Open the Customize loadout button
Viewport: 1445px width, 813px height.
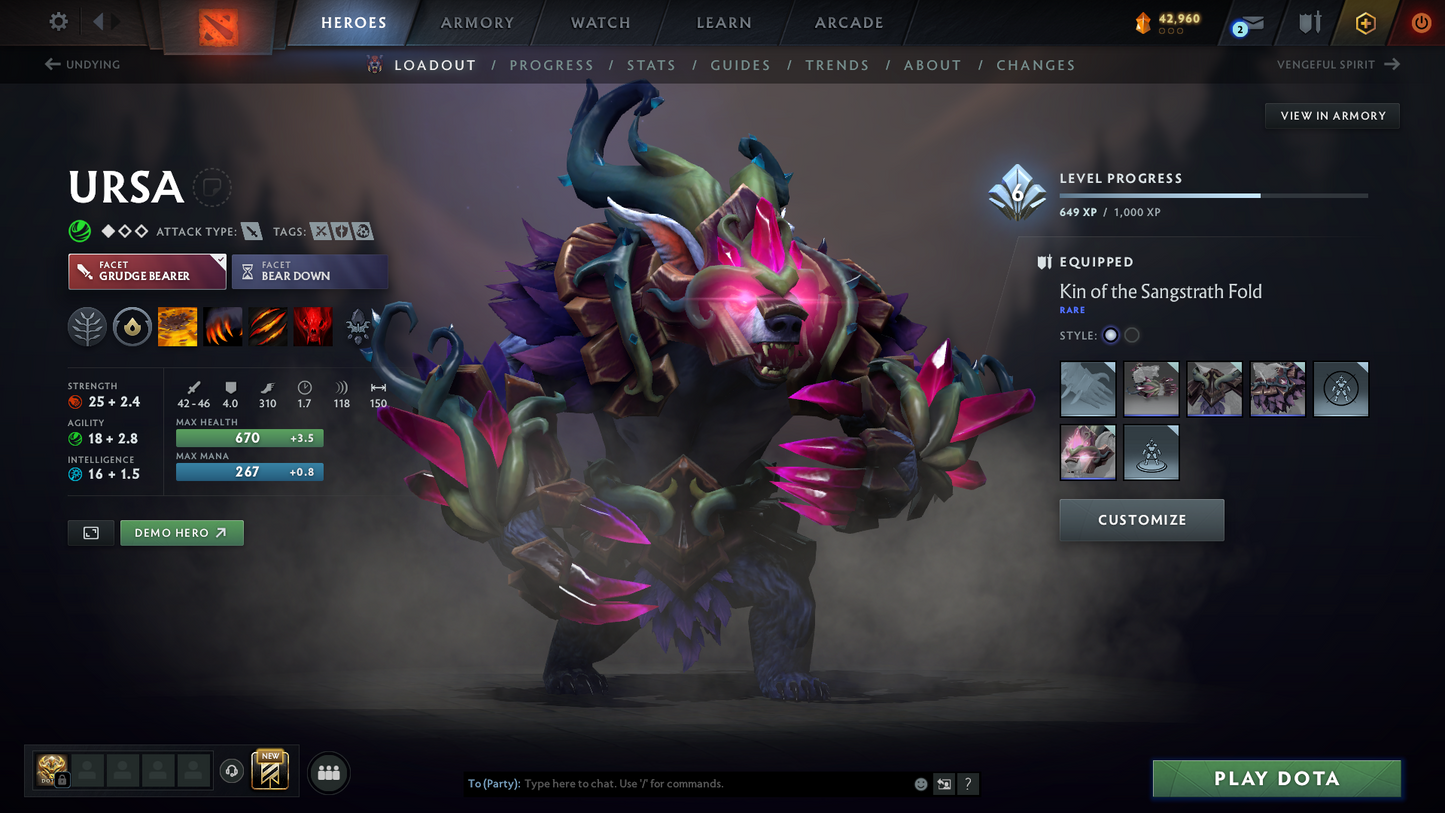coord(1141,520)
